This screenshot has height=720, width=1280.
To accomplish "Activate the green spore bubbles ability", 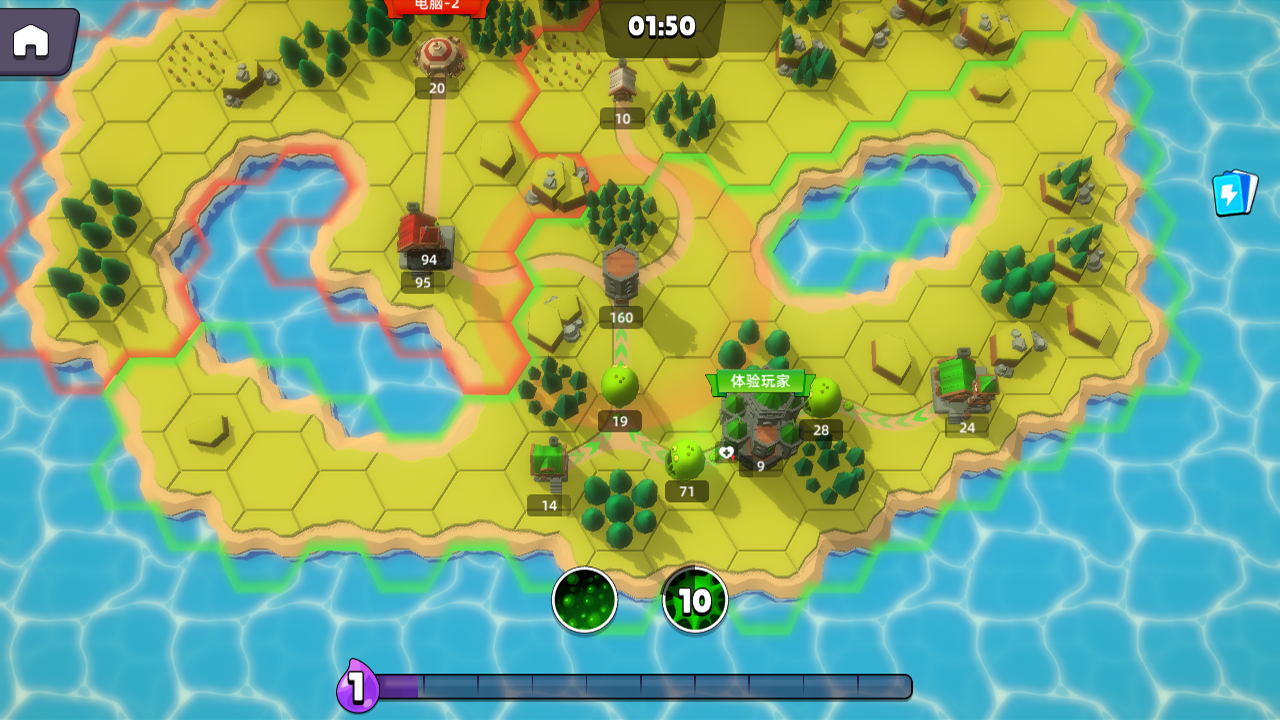I will [585, 600].
